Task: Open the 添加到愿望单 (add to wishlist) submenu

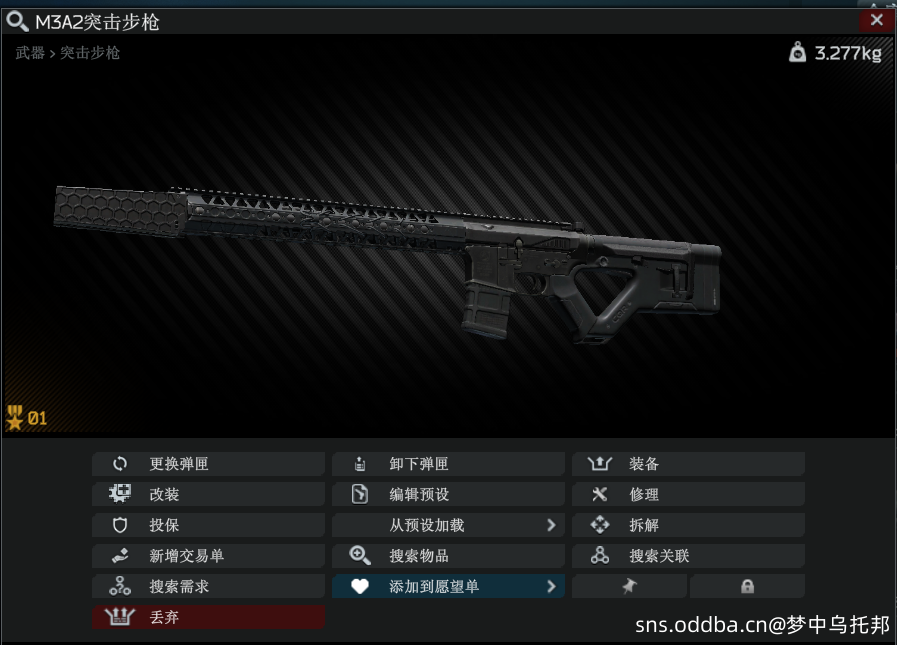Action: click(x=448, y=587)
